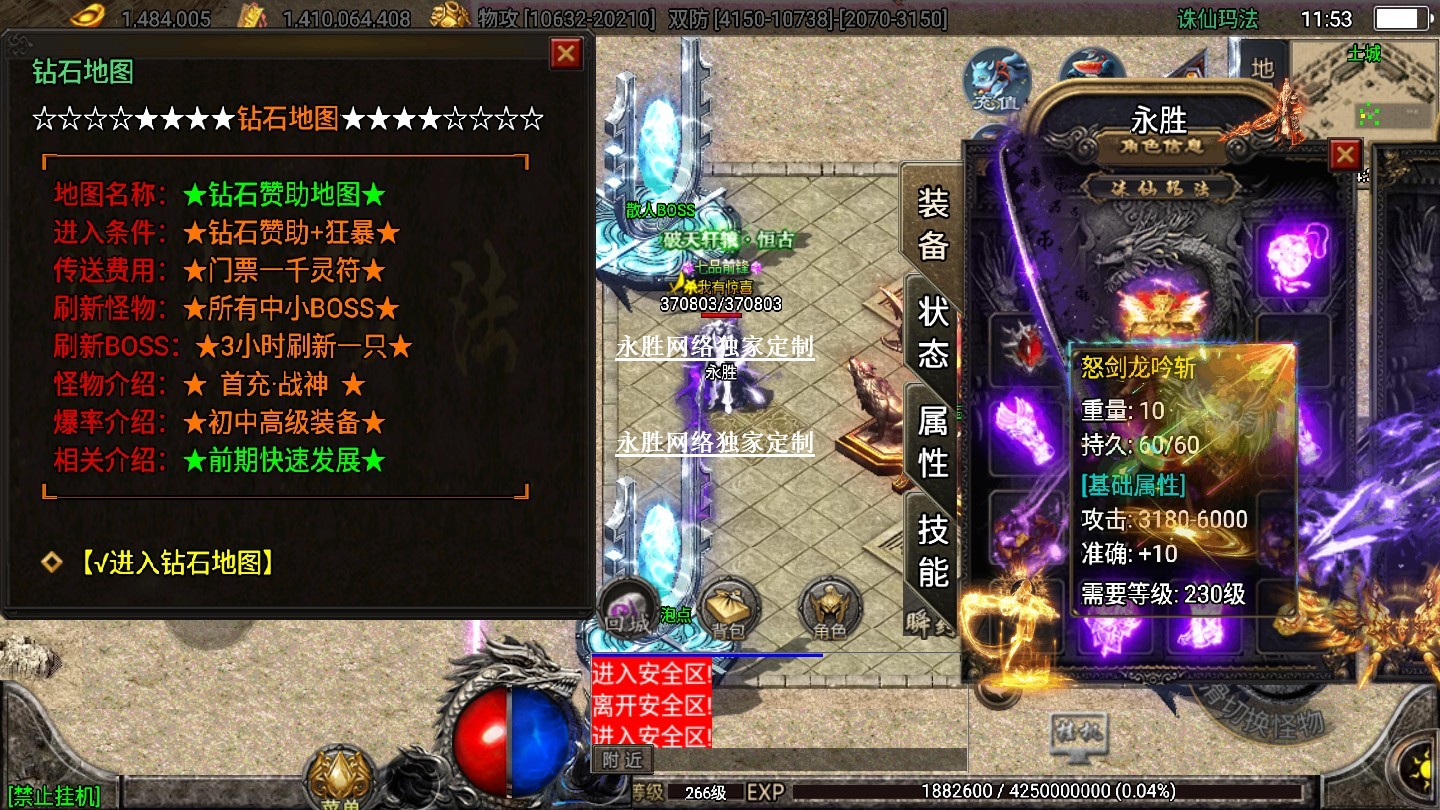The width and height of the screenshot is (1440, 810).
Task: Close the 角色信息 character window
Action: 1345,155
